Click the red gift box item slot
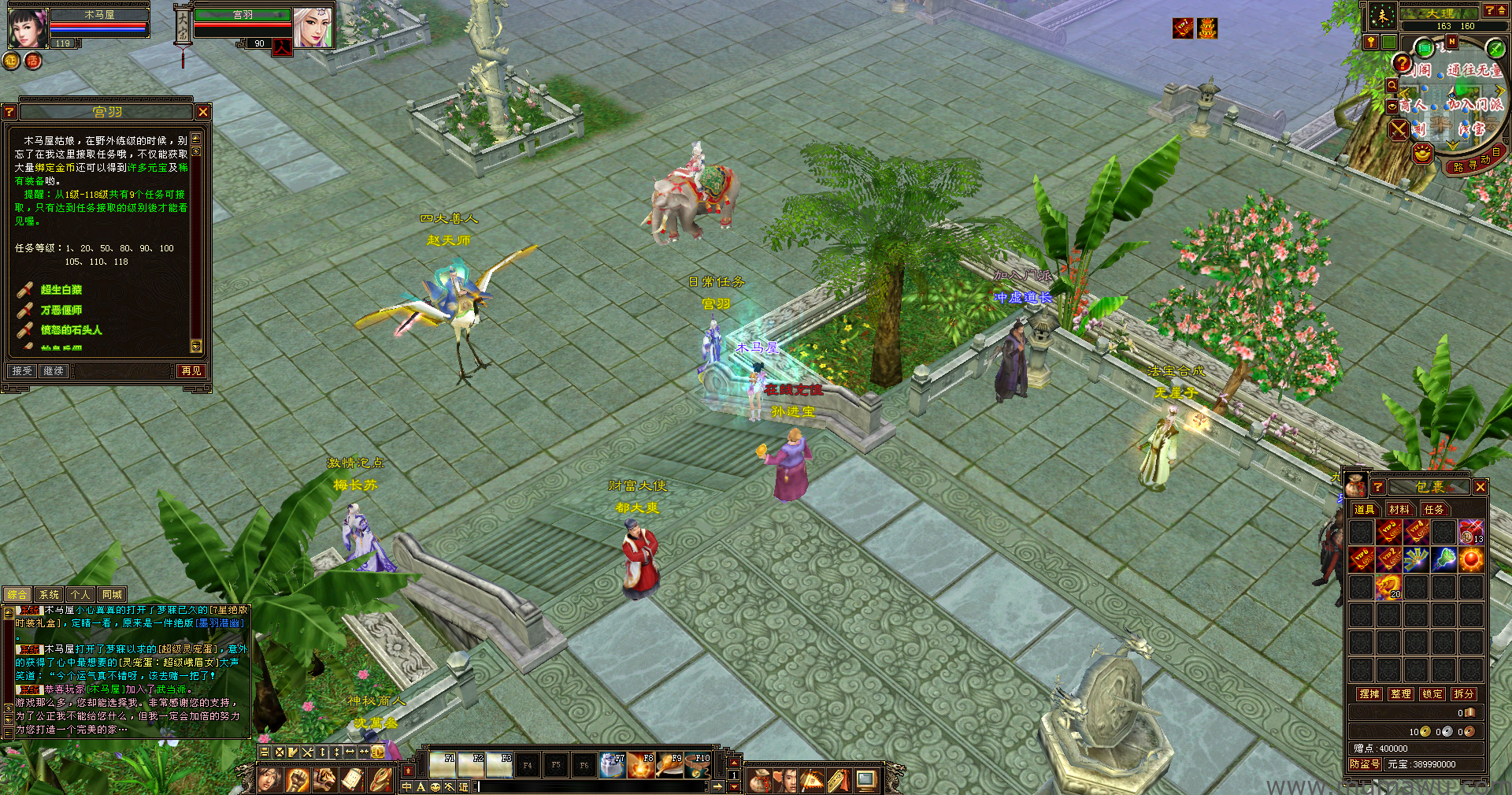The image size is (1512, 795). (1471, 532)
